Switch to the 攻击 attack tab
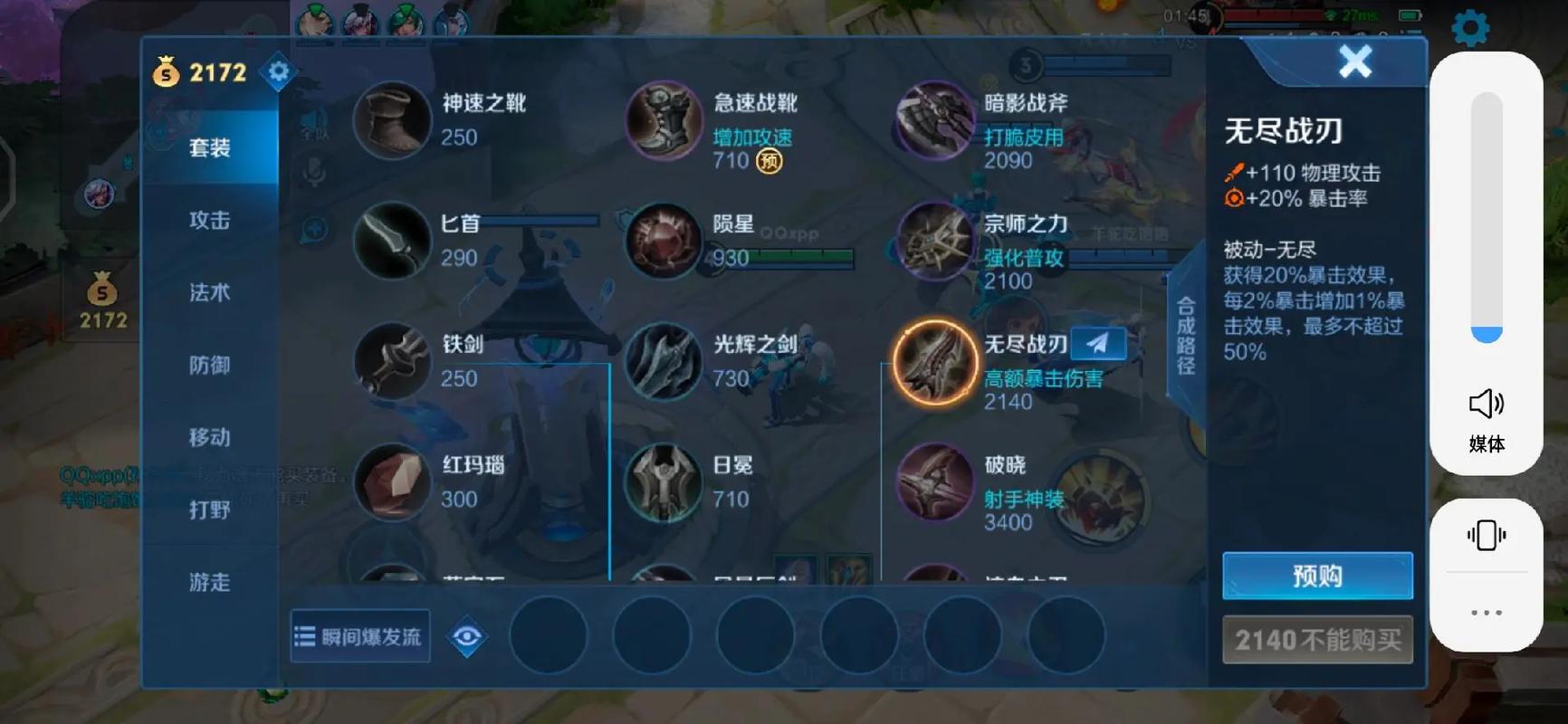Screen dimensions: 1568x724 [210, 220]
